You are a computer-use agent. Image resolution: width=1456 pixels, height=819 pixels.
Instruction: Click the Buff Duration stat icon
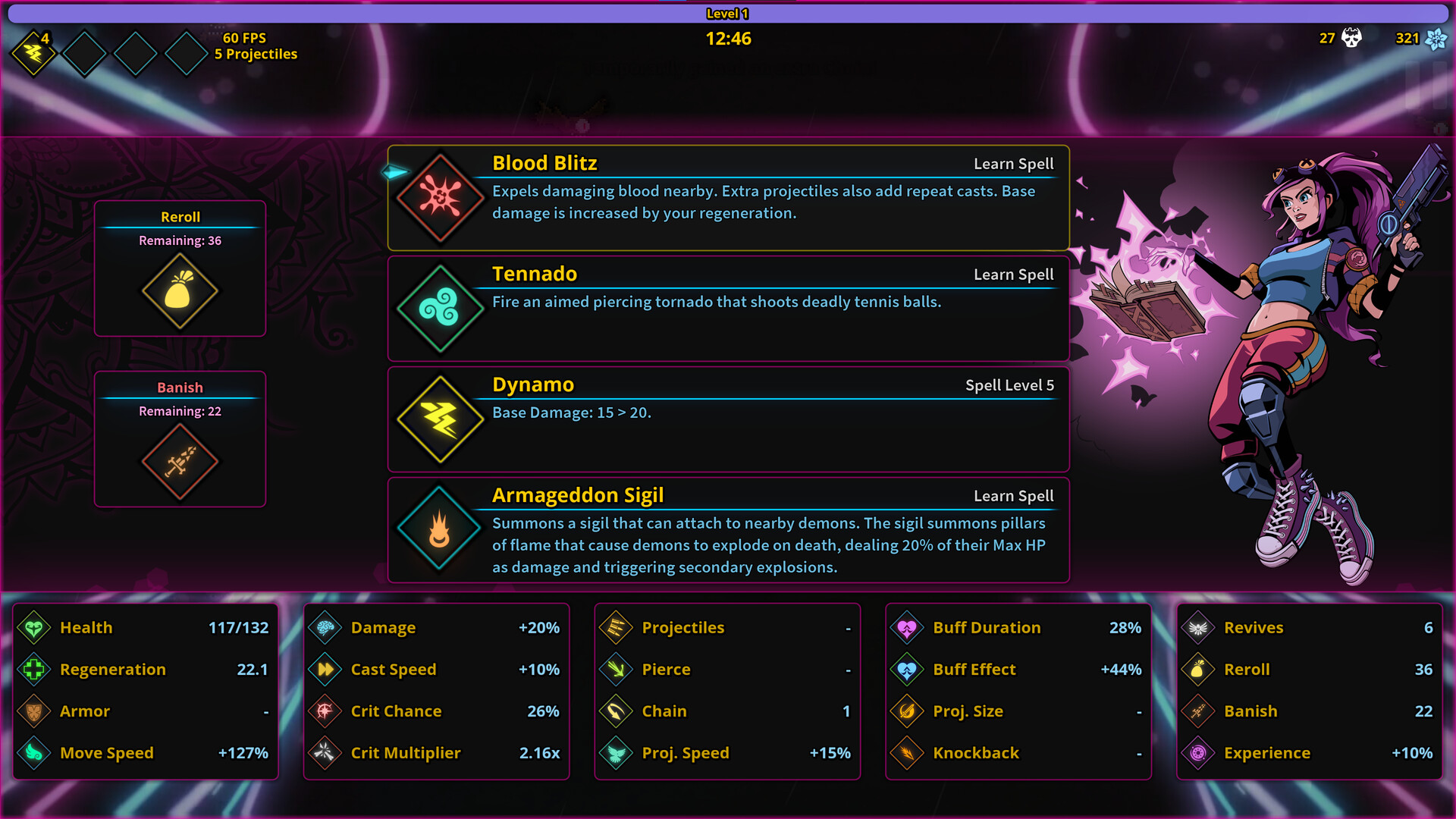click(907, 628)
